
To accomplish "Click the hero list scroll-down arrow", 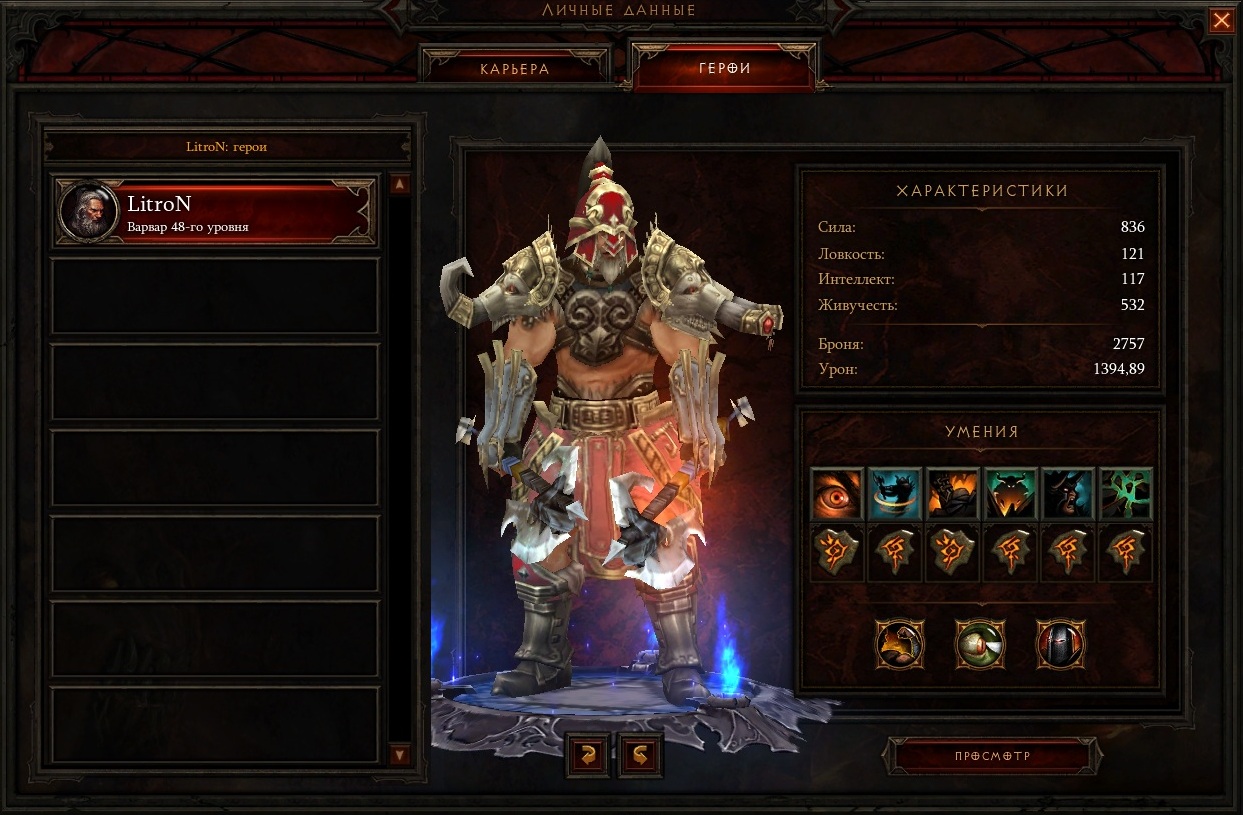I will pos(399,754).
